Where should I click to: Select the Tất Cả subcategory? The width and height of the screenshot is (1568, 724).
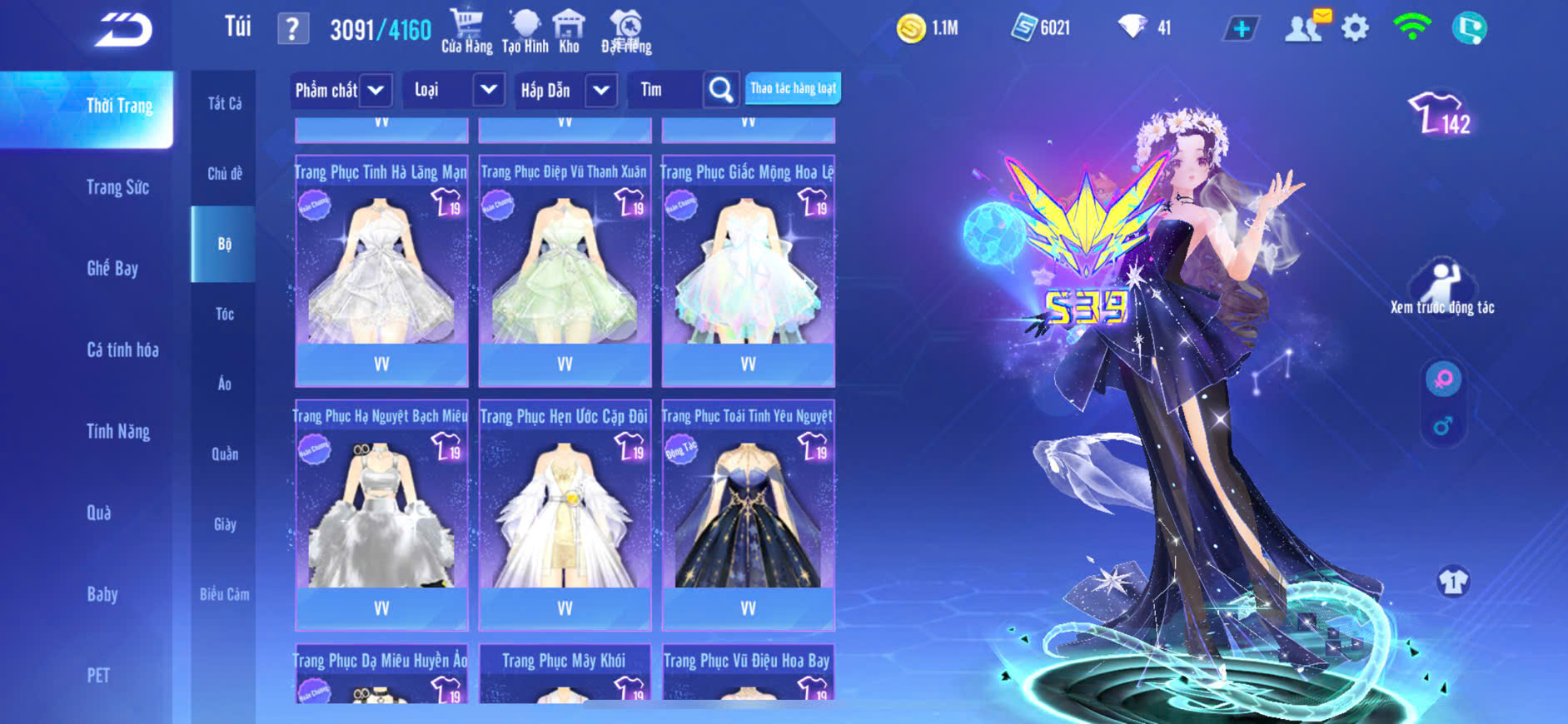(224, 103)
